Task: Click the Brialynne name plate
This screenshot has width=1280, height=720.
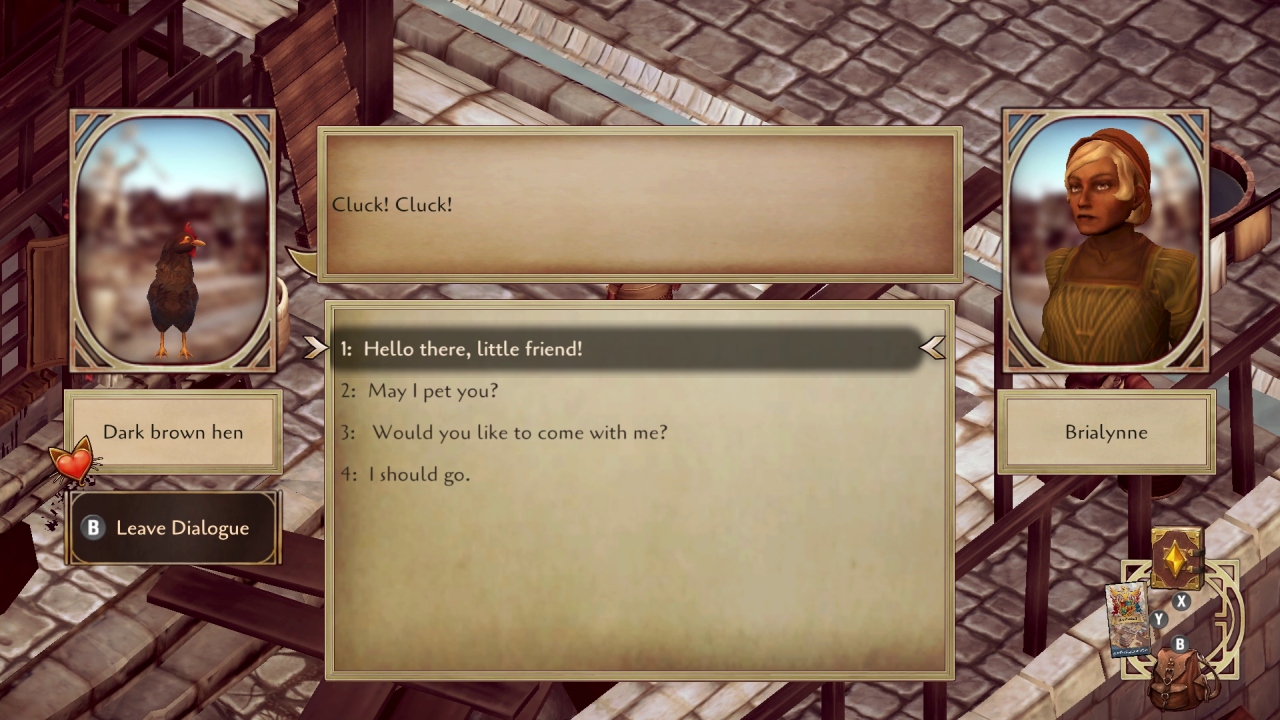Action: point(1105,432)
